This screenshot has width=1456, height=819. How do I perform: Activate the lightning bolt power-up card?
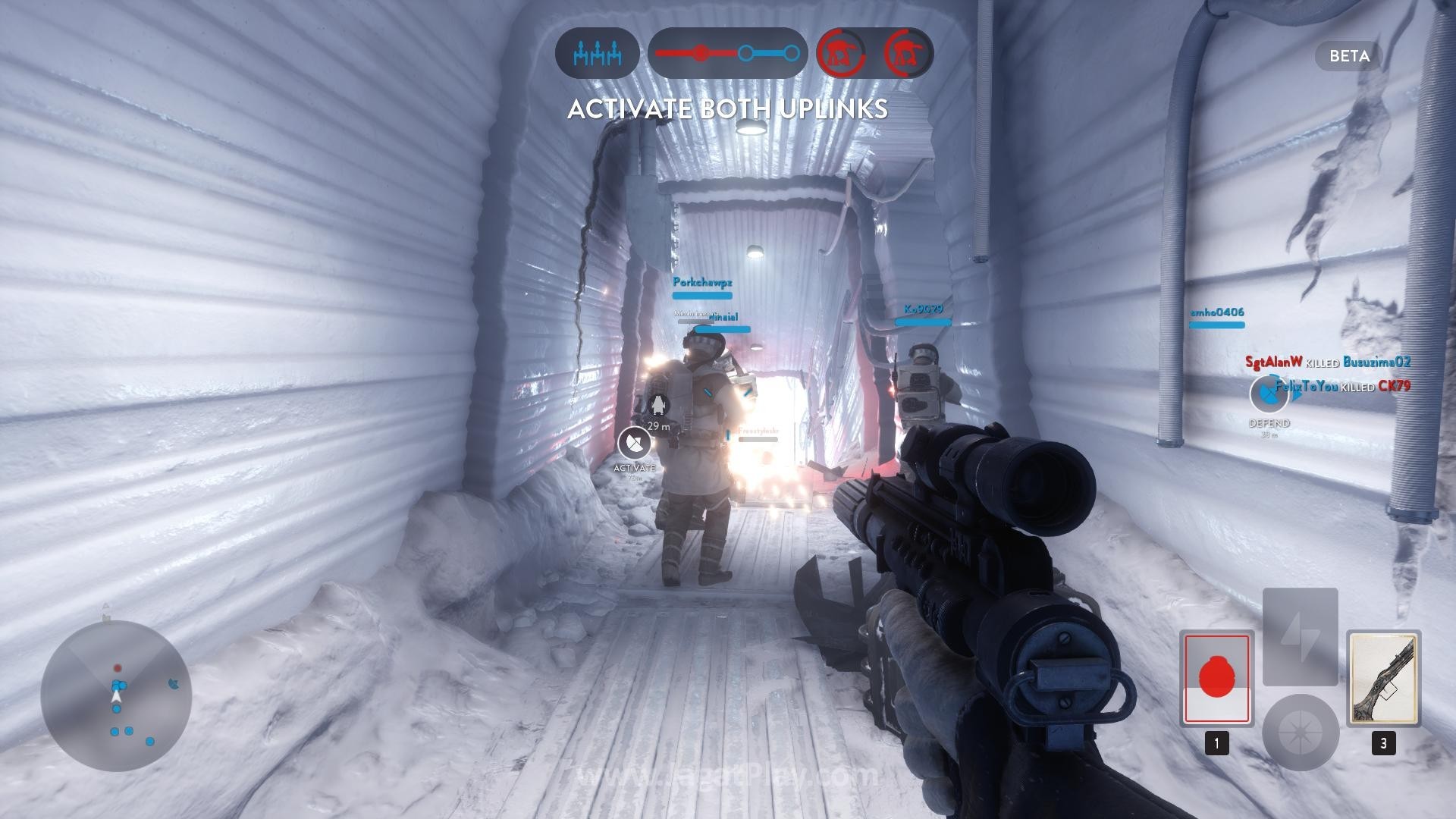pos(1300,636)
